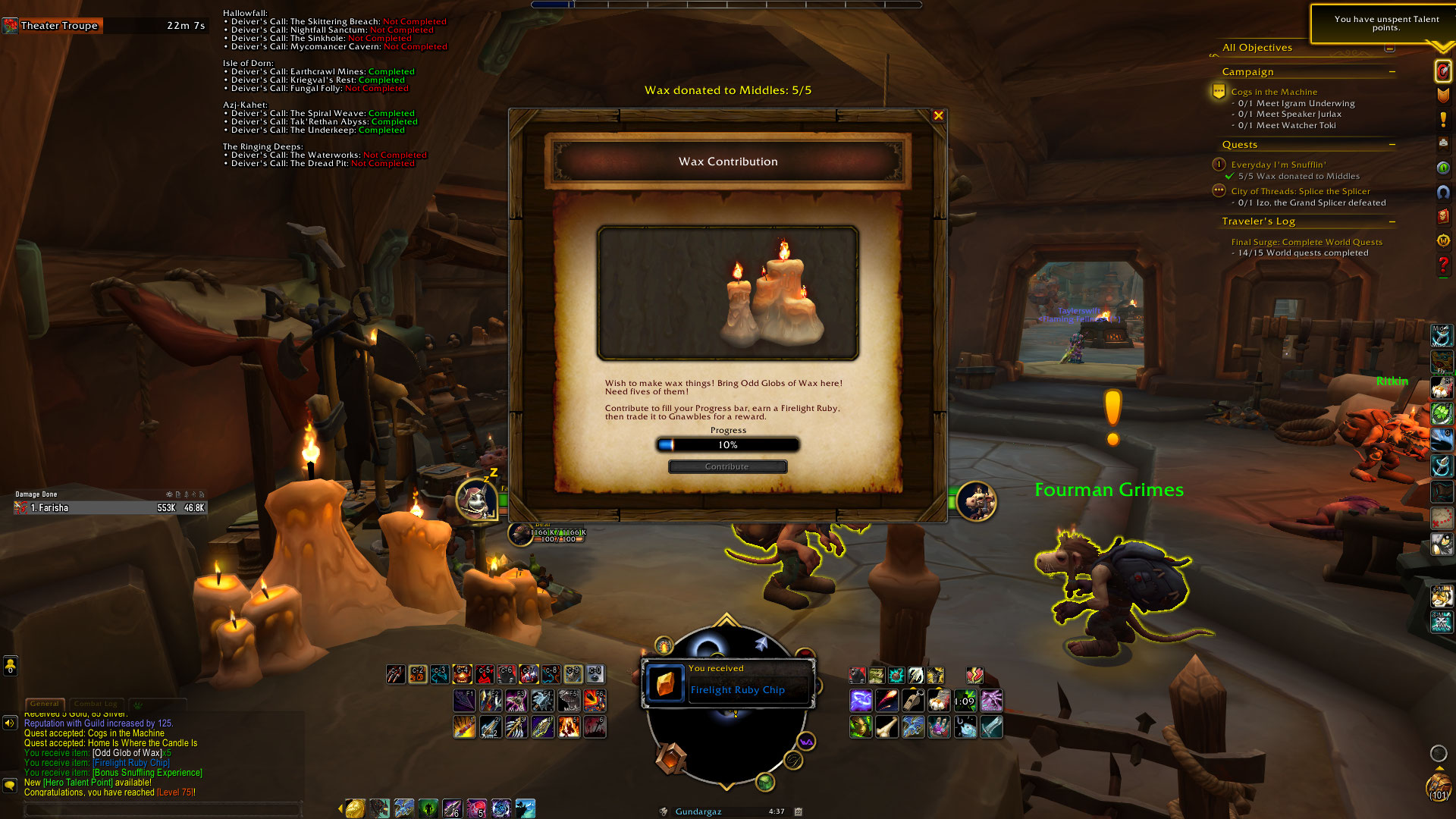1456x819 pixels.
Task: Open the yellow speech bubble chat menu
Action: click(10, 784)
